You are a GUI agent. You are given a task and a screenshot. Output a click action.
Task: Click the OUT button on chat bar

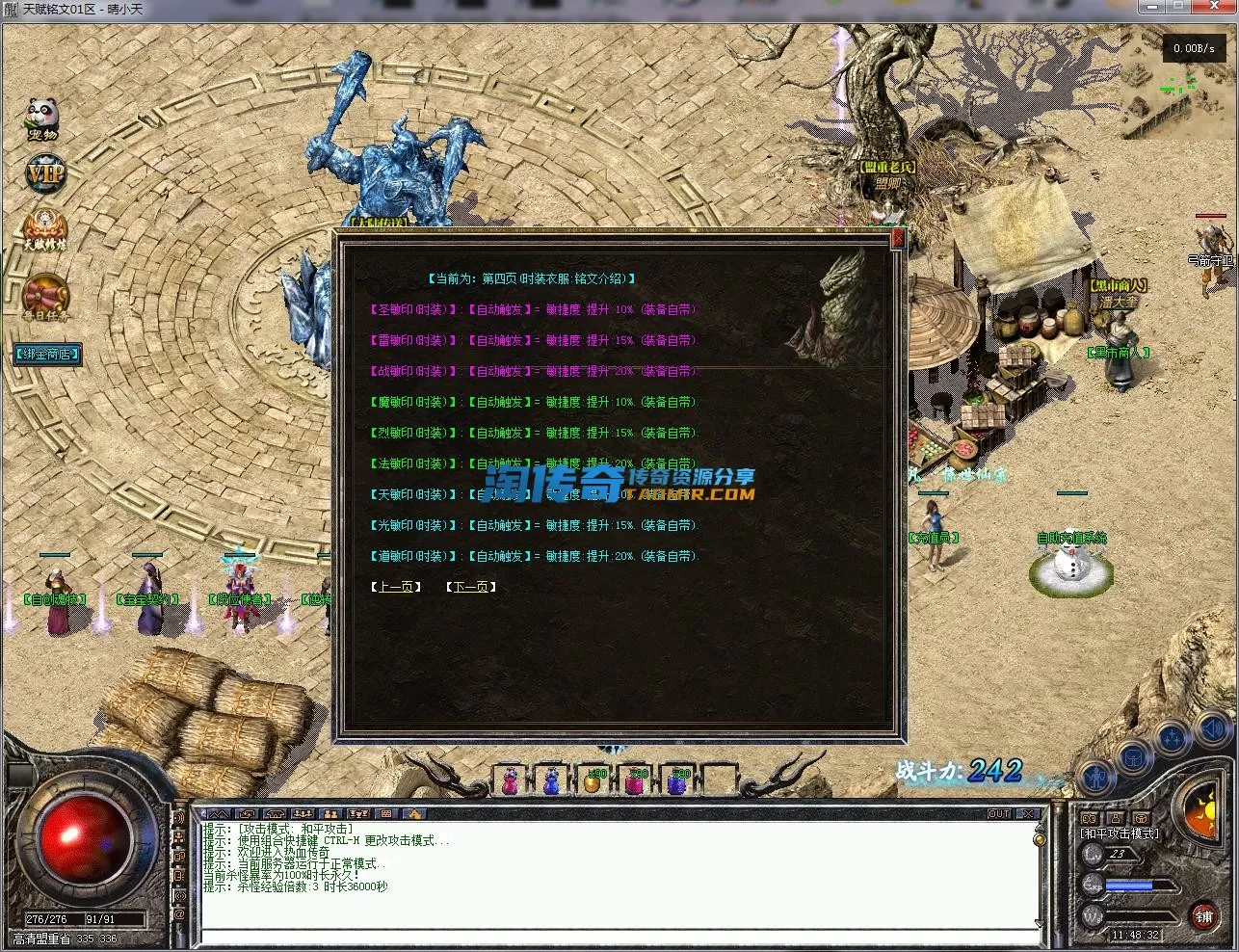999,814
